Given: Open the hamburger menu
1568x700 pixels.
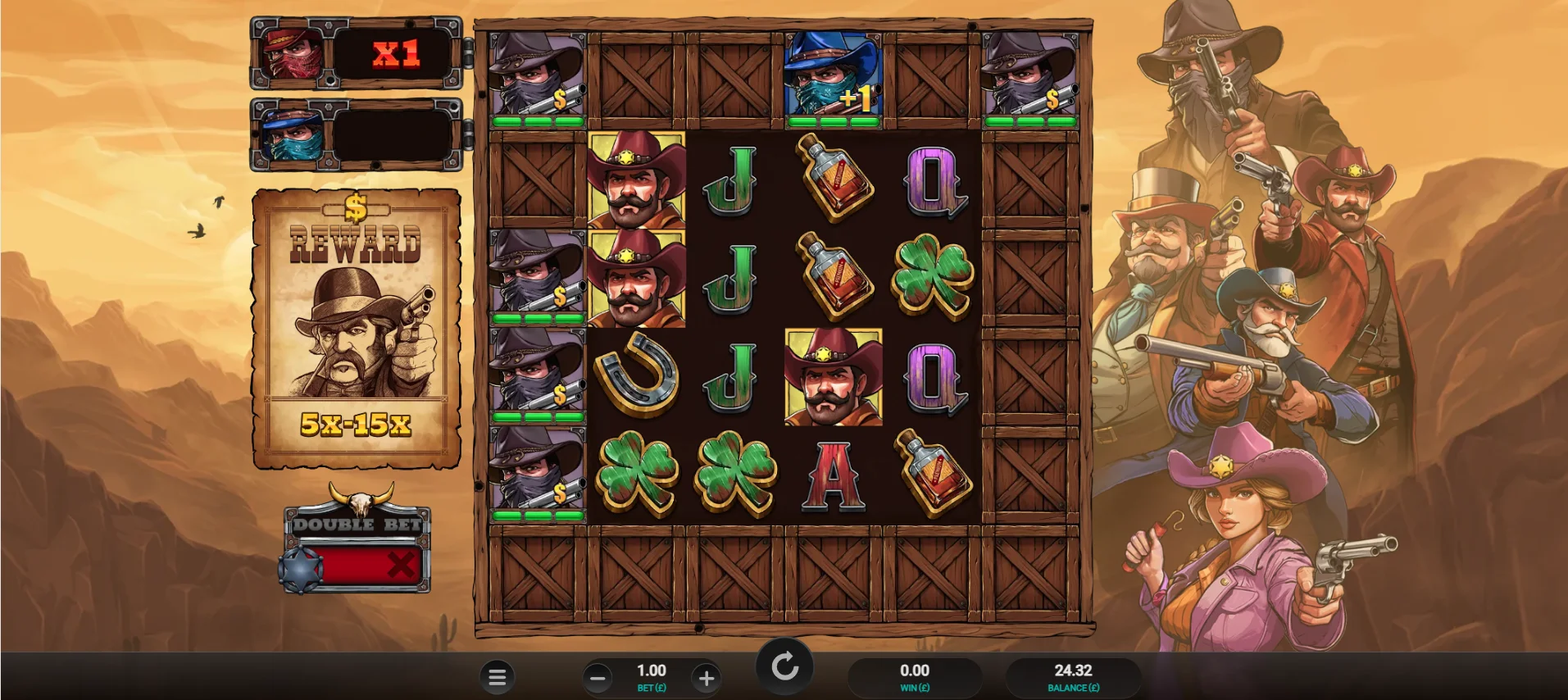Looking at the screenshot, I should [497, 677].
